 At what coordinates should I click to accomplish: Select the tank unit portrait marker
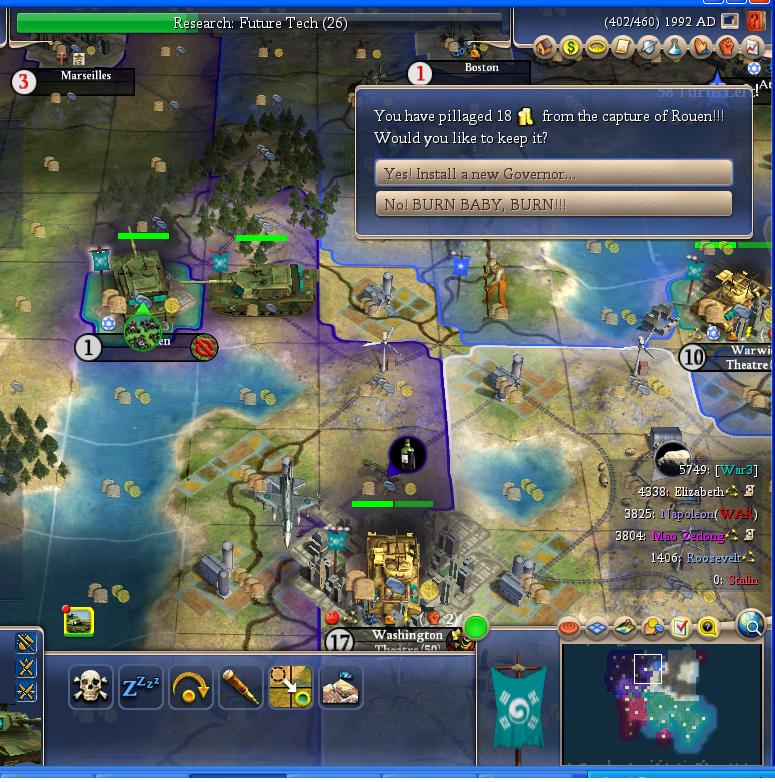(x=78, y=622)
